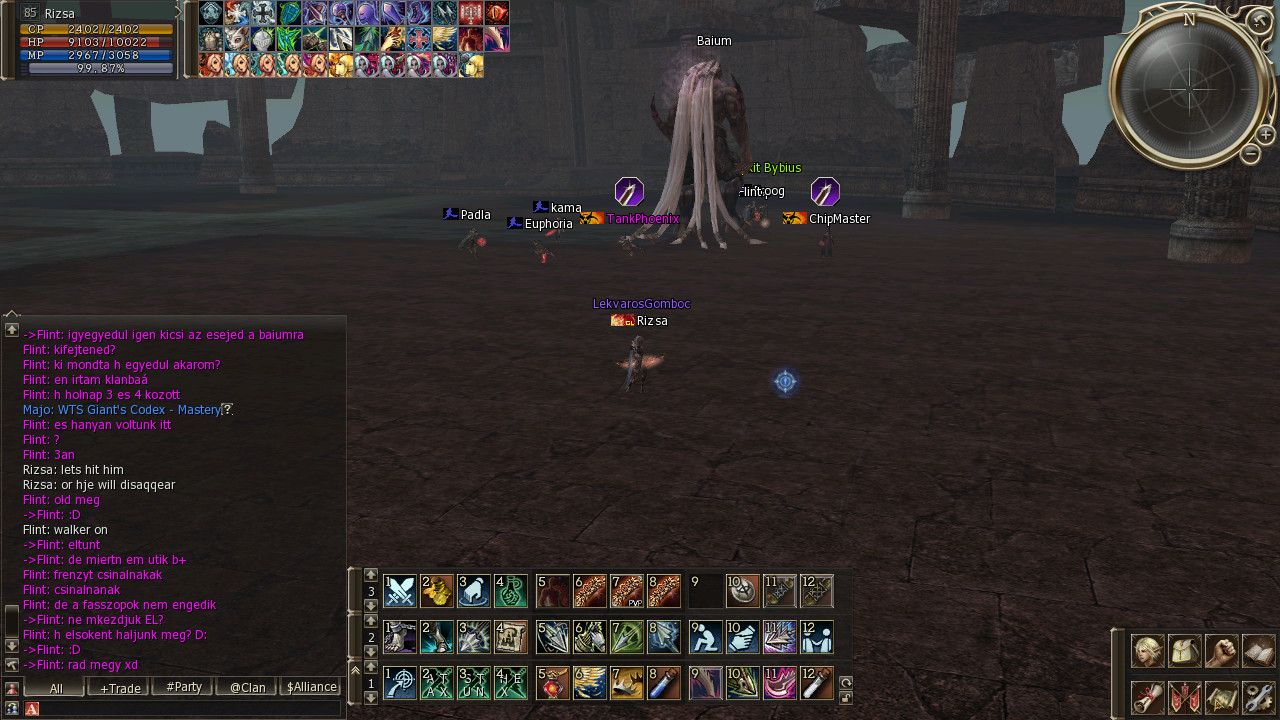Show the $Alliance chat tab
Screen dimensions: 1280x720
[x=311, y=687]
